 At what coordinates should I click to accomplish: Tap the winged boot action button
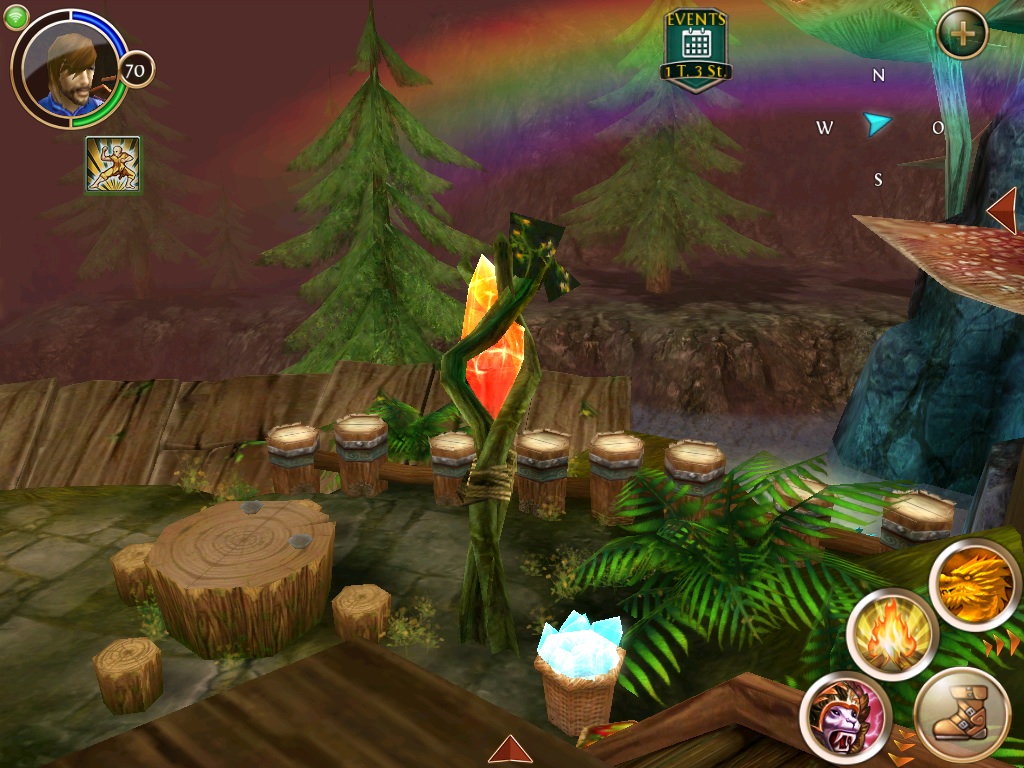tap(962, 716)
